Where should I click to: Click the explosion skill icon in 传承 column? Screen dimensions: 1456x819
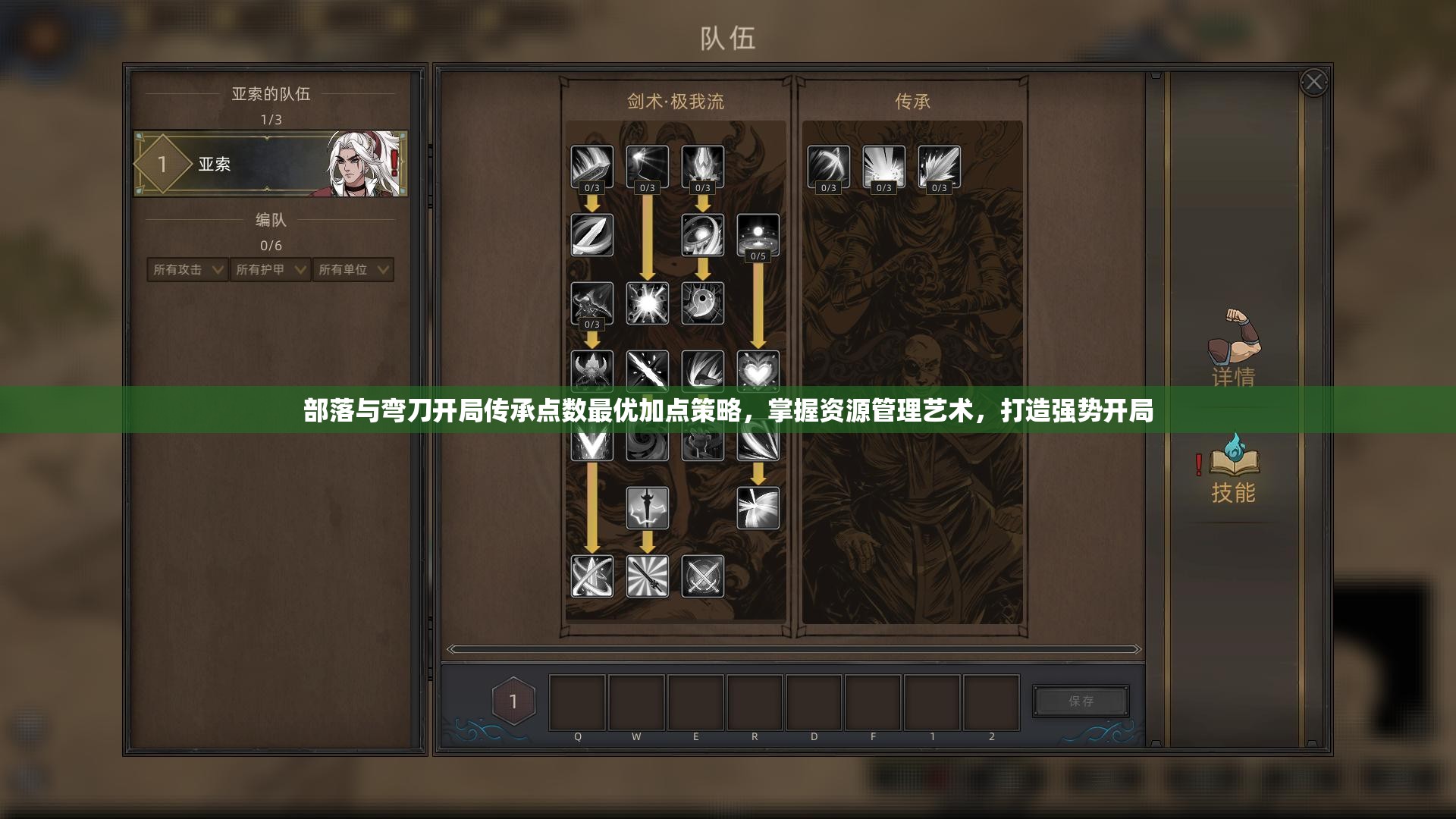884,165
